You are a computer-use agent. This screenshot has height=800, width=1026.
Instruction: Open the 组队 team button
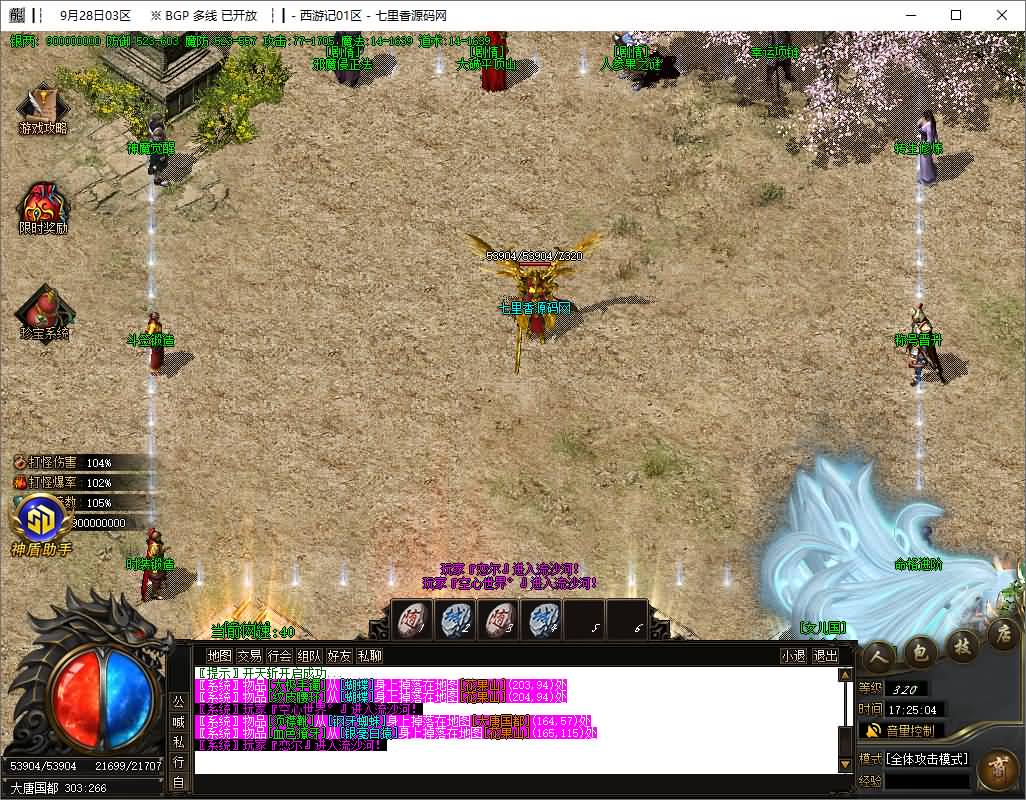(x=309, y=656)
